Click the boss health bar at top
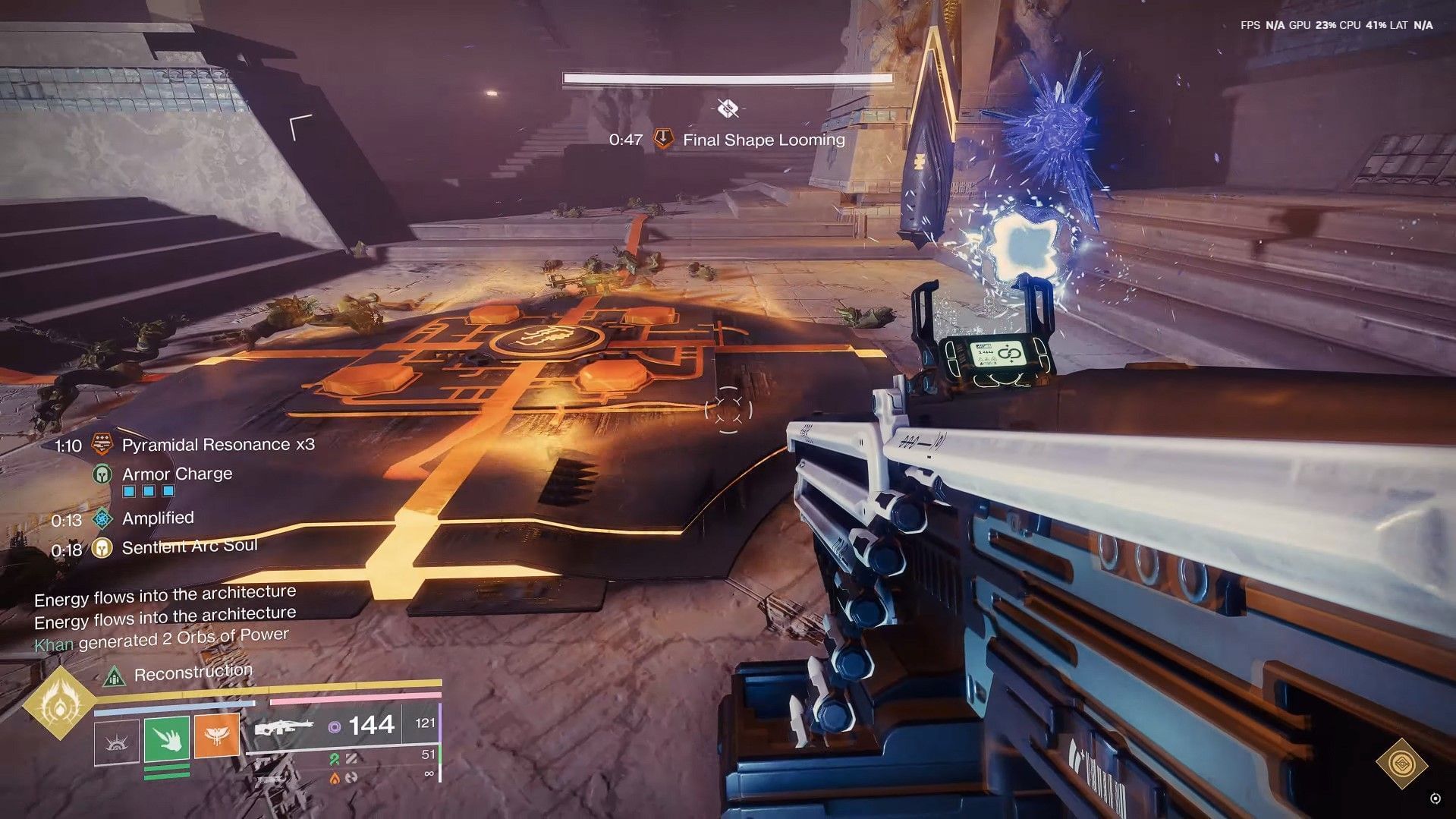1456x819 pixels. 727,78
